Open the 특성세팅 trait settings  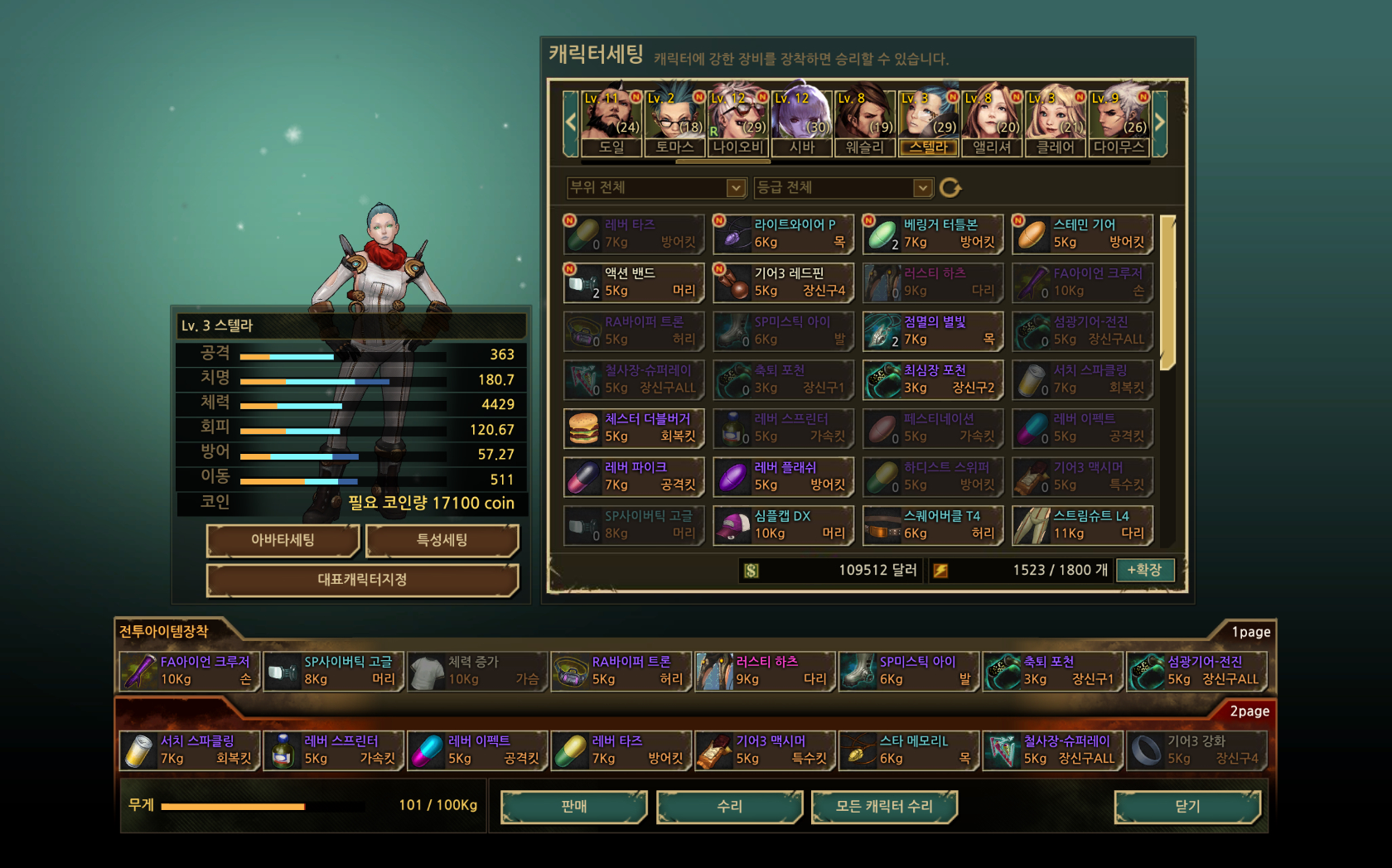pyautogui.click(x=442, y=540)
